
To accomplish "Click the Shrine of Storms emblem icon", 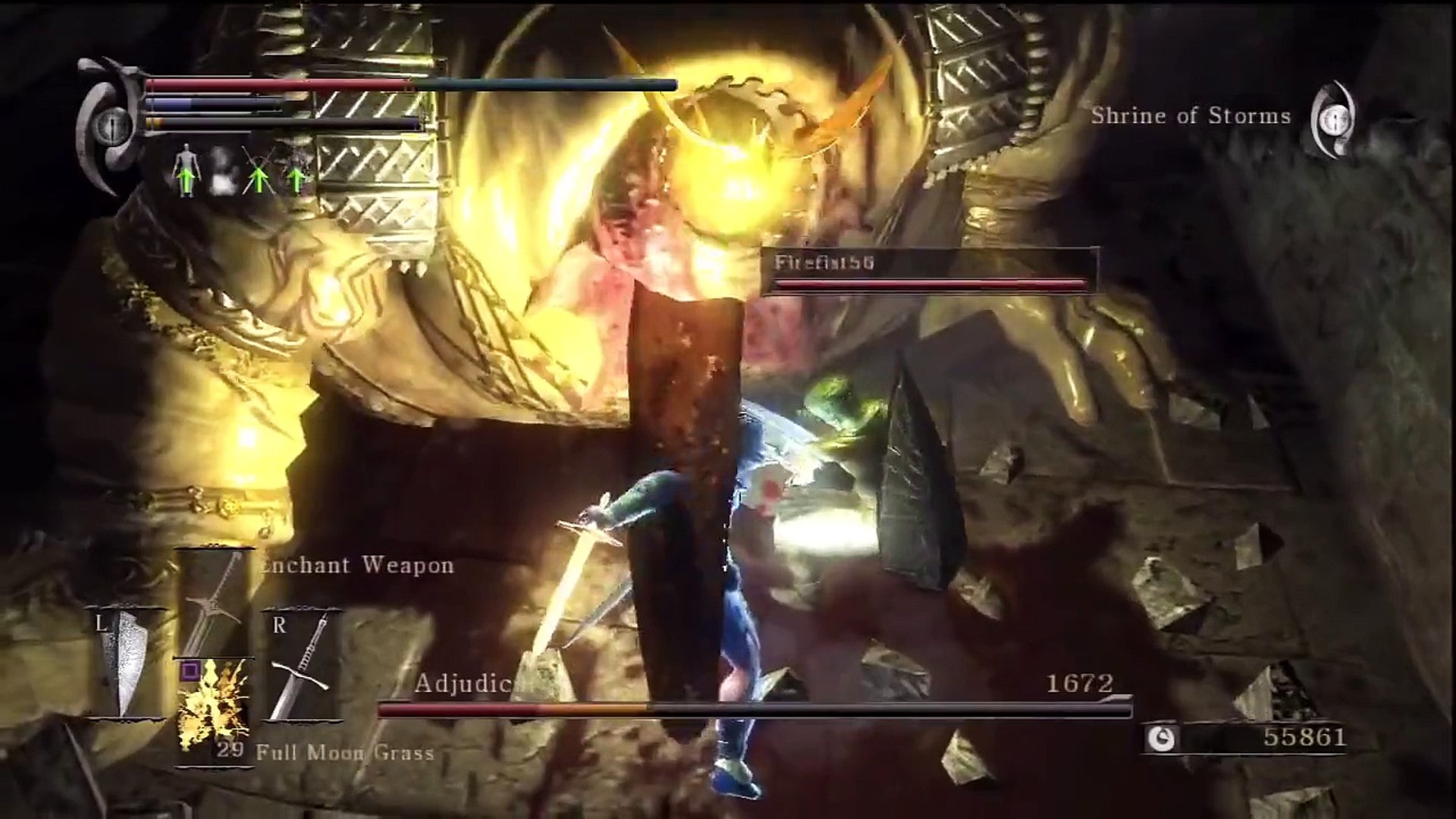I will coord(1334,118).
